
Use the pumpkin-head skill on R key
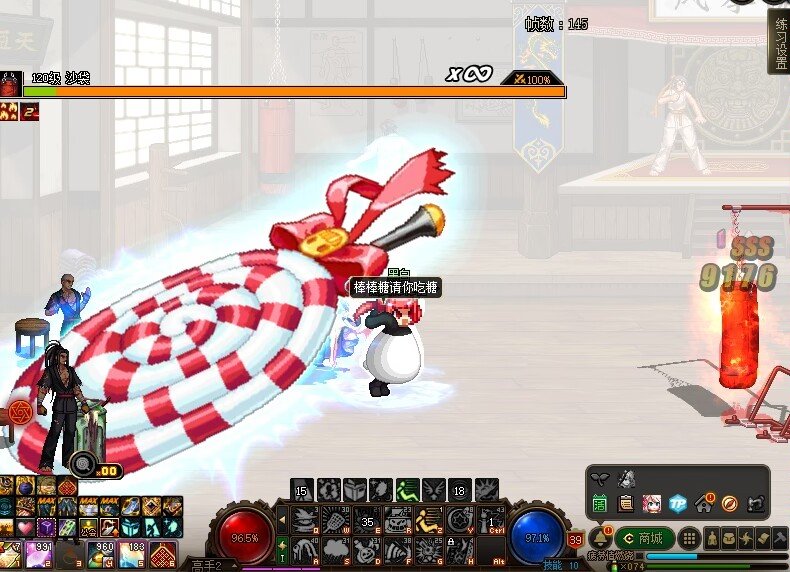pos(398,519)
